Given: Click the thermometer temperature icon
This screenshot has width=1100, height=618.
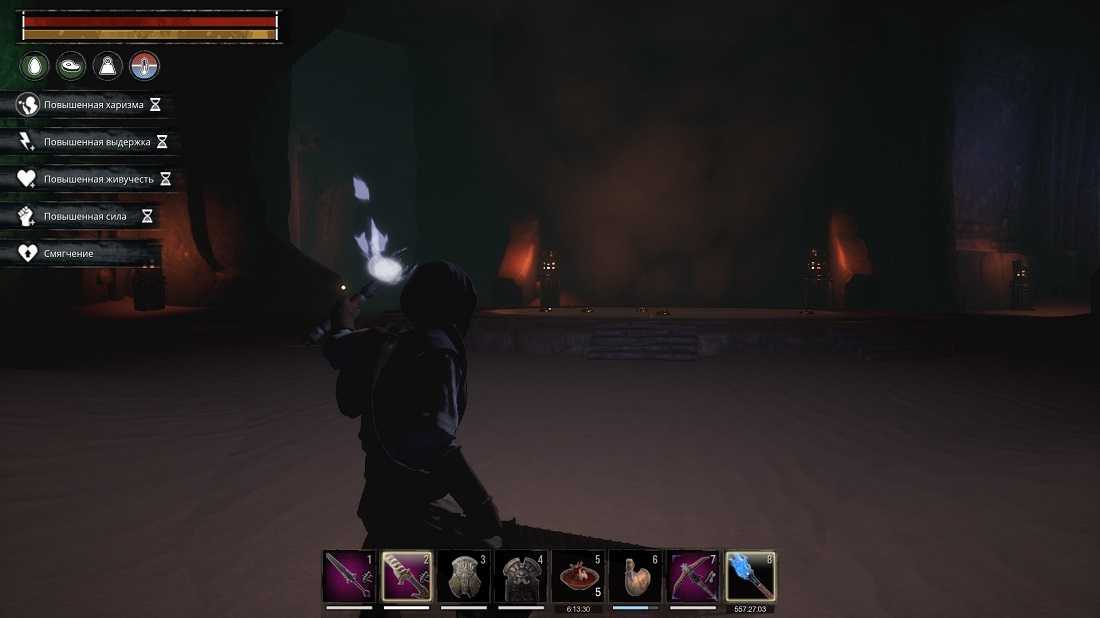Looking at the screenshot, I should [145, 67].
